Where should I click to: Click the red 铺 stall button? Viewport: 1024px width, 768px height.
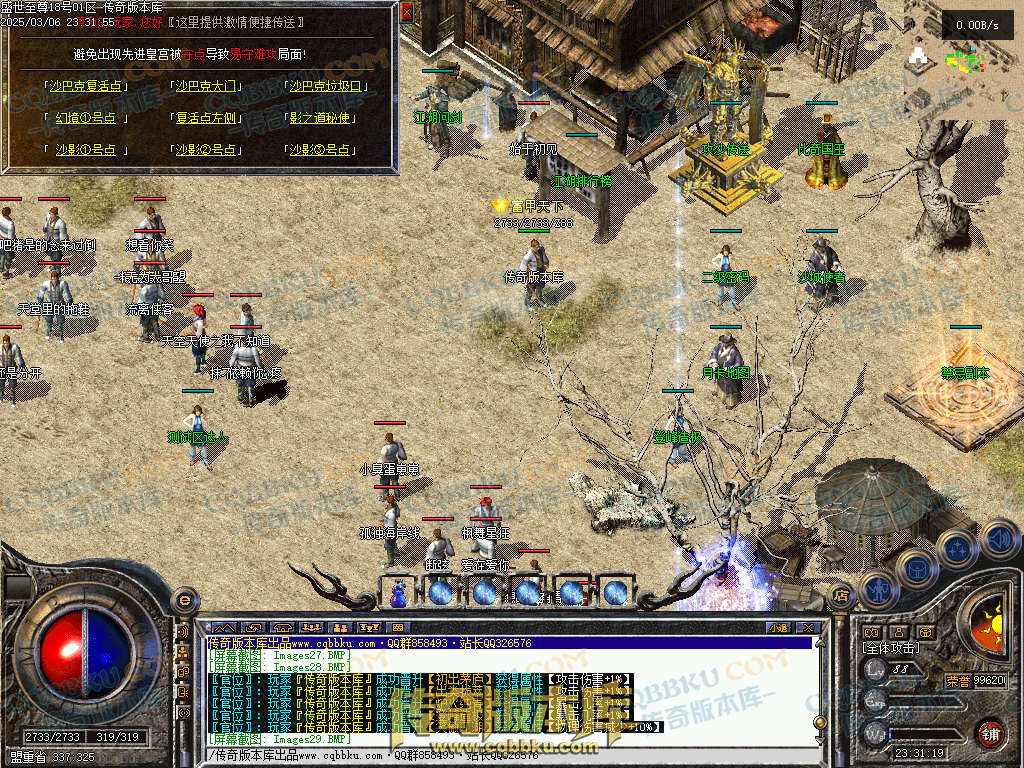pos(990,732)
